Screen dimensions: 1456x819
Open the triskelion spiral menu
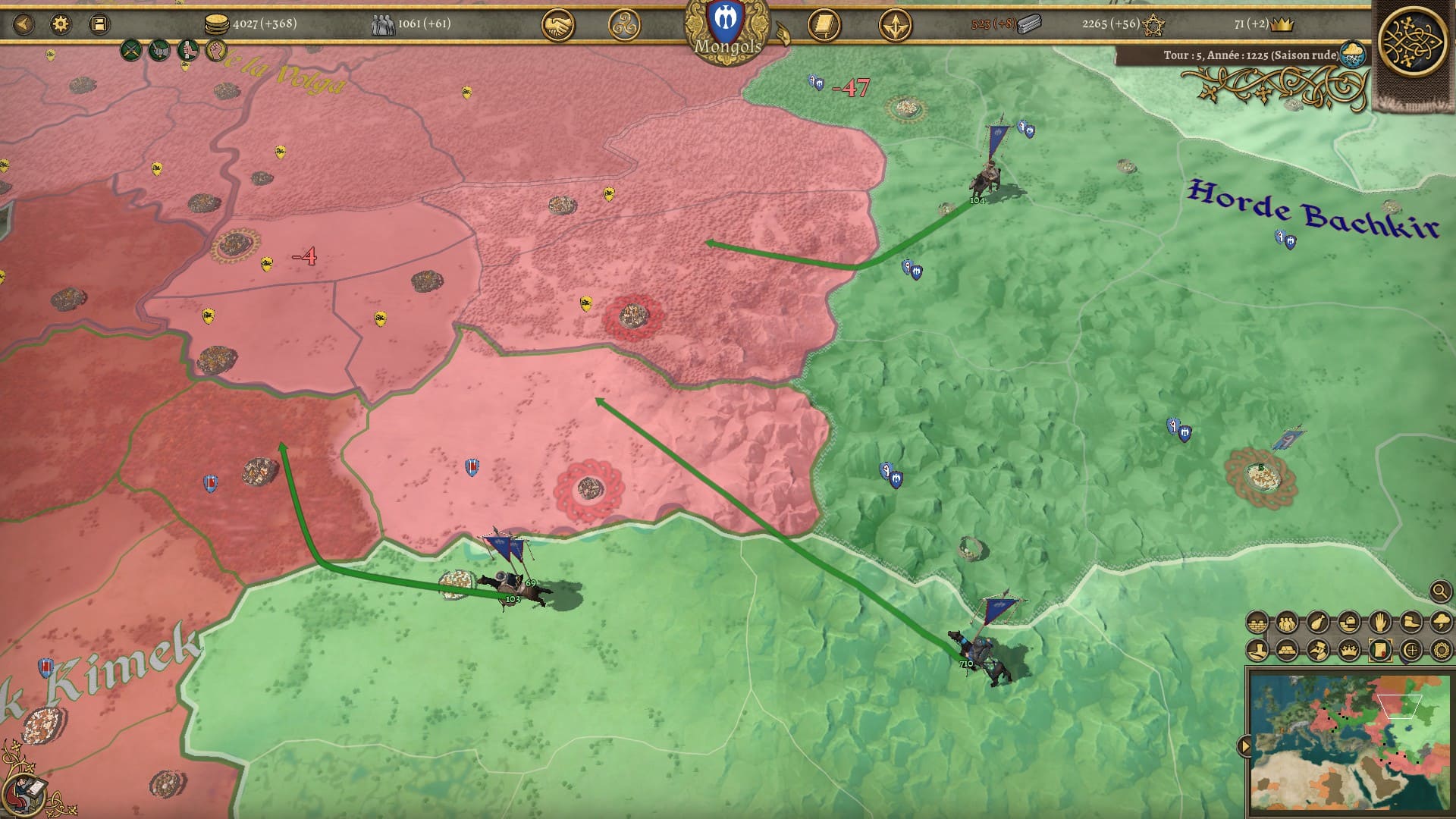coord(624,26)
